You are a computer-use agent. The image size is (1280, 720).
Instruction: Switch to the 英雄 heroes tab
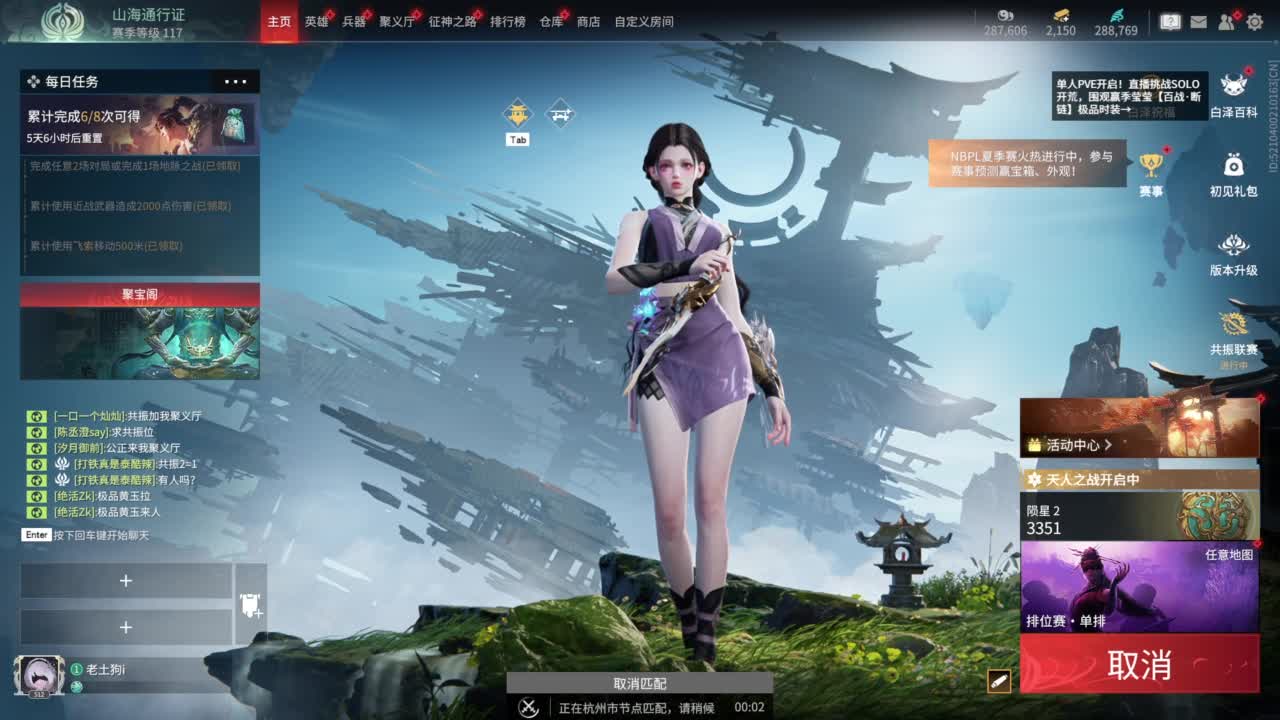point(318,20)
